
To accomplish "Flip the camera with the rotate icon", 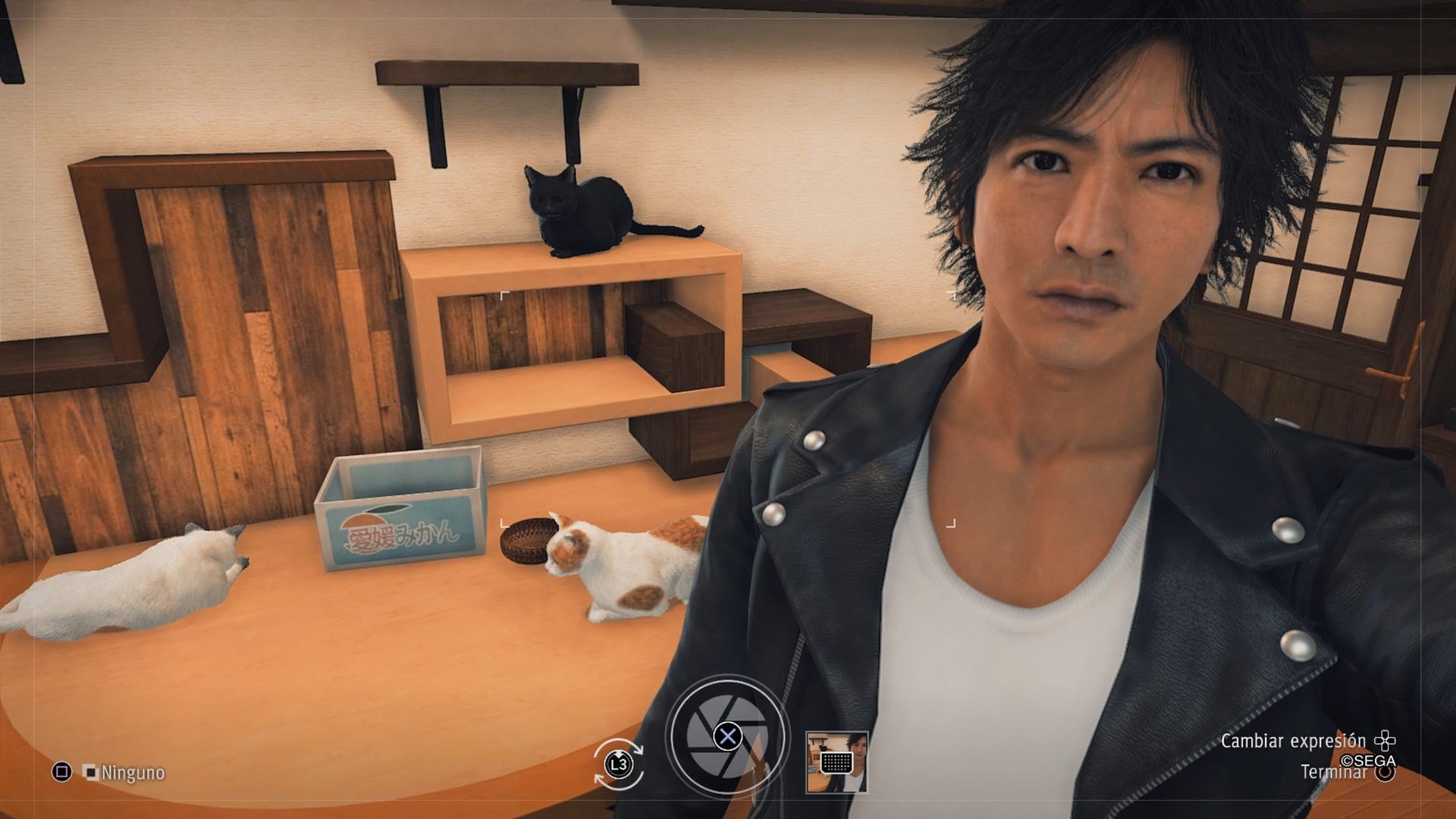I will (619, 764).
